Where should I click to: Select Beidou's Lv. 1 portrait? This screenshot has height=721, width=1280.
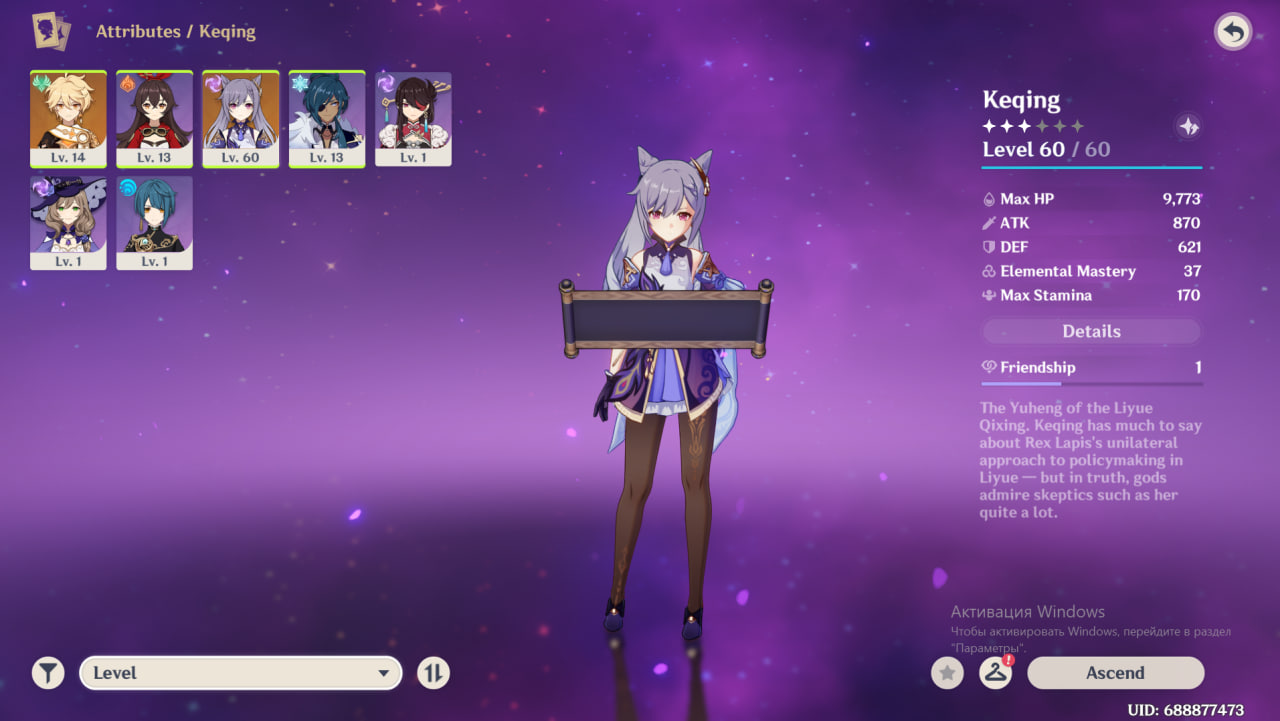pyautogui.click(x=413, y=118)
